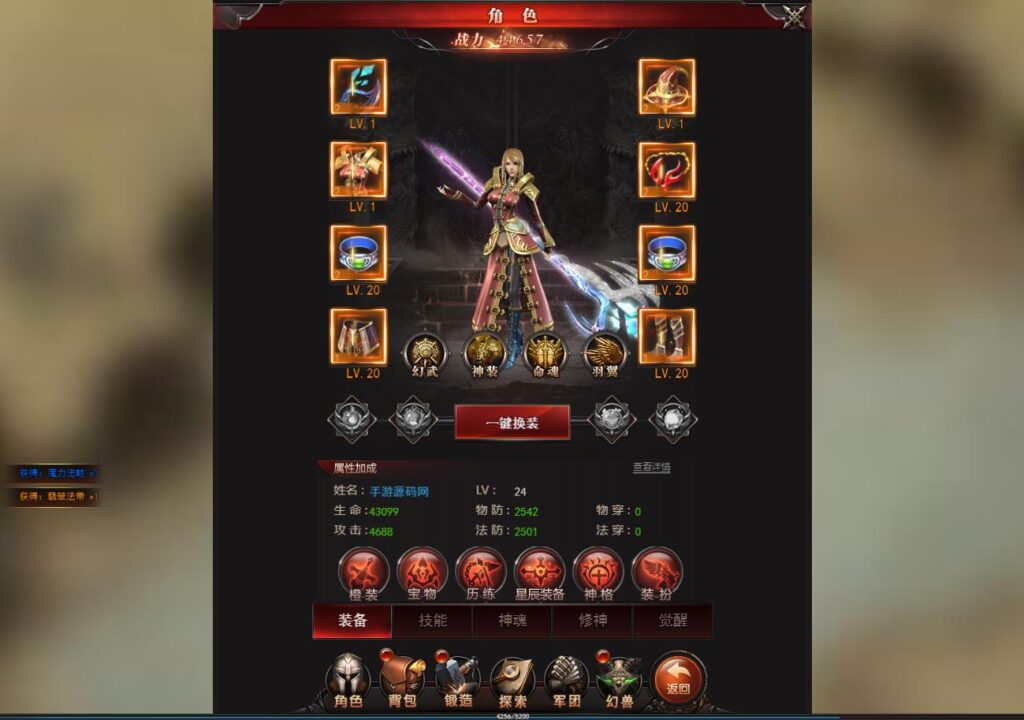This screenshot has height=720, width=1024.
Task: Select the 幻武 phantom weapon icon
Action: click(x=425, y=353)
